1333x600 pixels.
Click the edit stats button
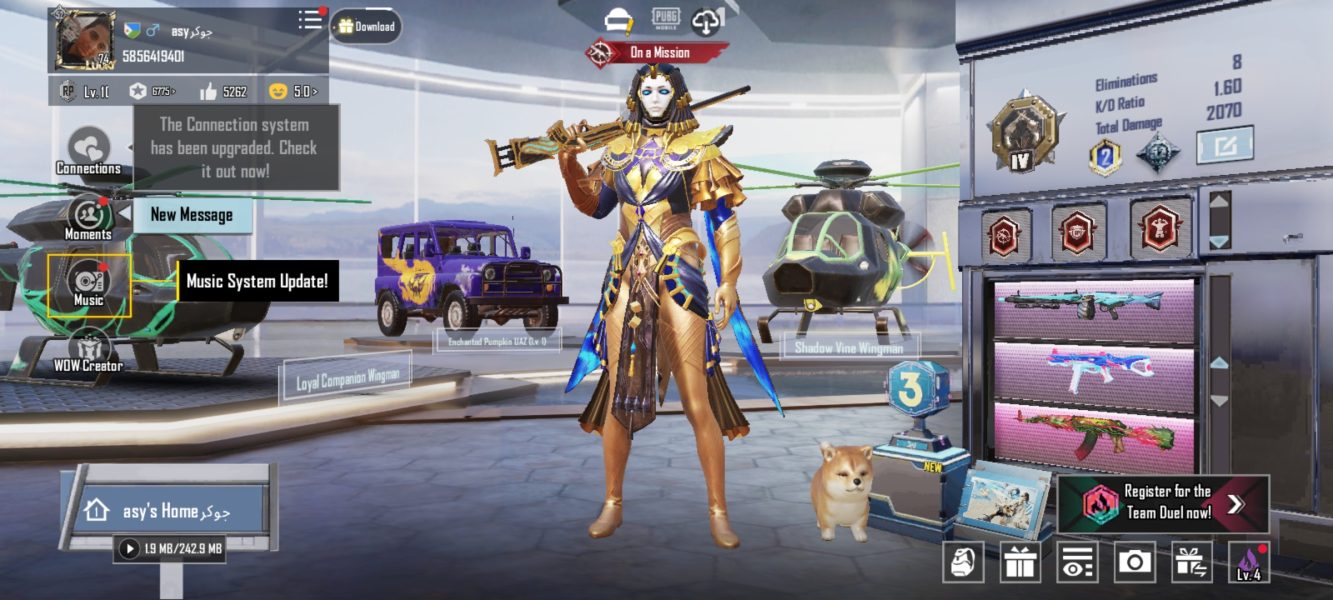(1225, 145)
